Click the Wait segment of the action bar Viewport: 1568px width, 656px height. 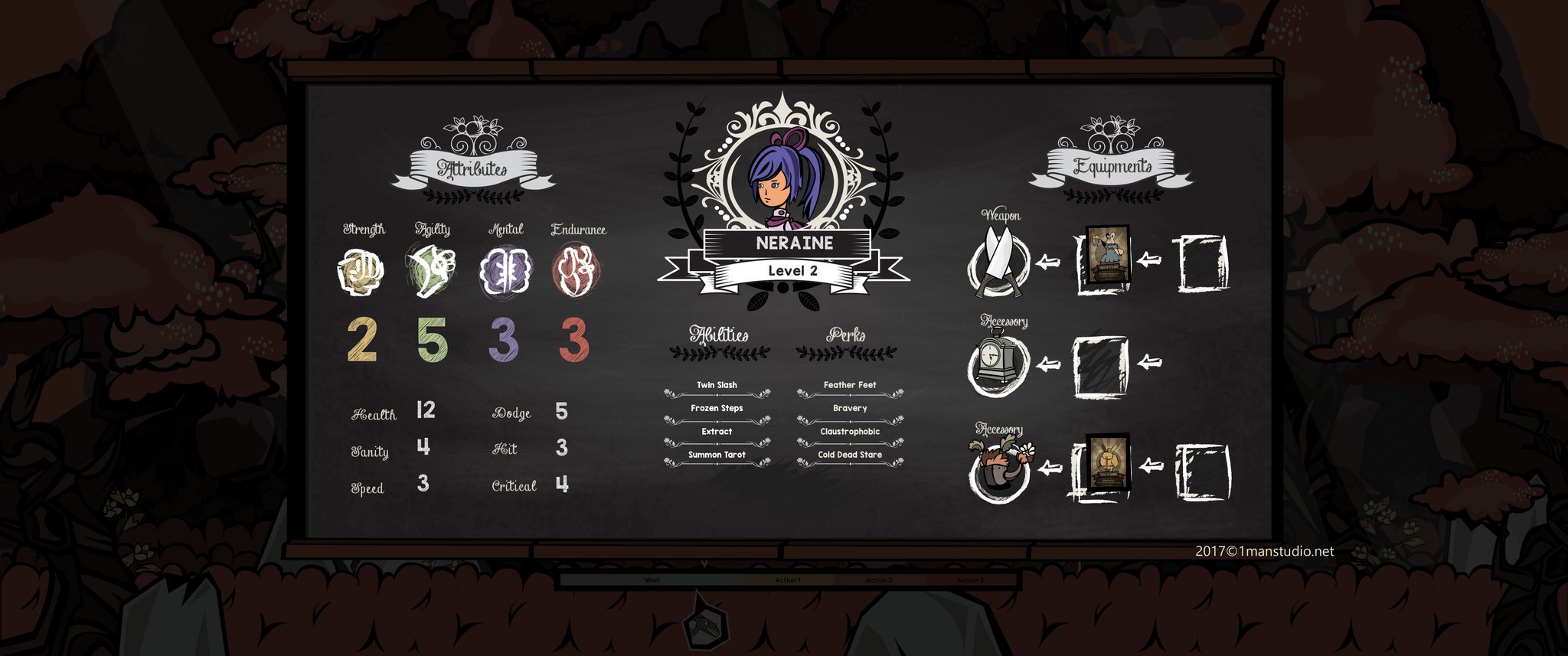(652, 580)
